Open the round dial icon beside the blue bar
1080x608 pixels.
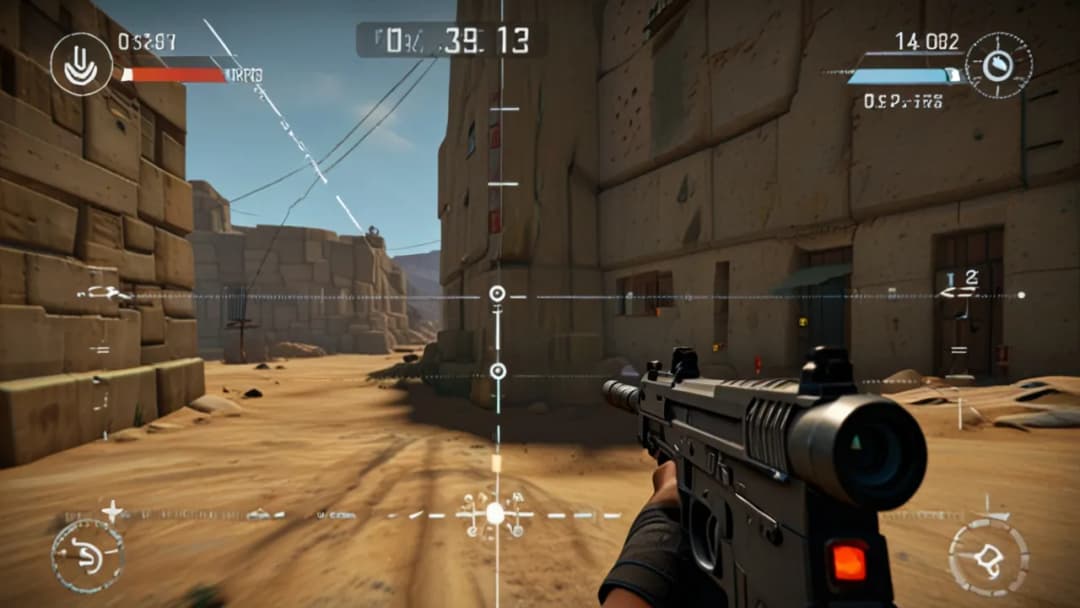click(x=998, y=66)
